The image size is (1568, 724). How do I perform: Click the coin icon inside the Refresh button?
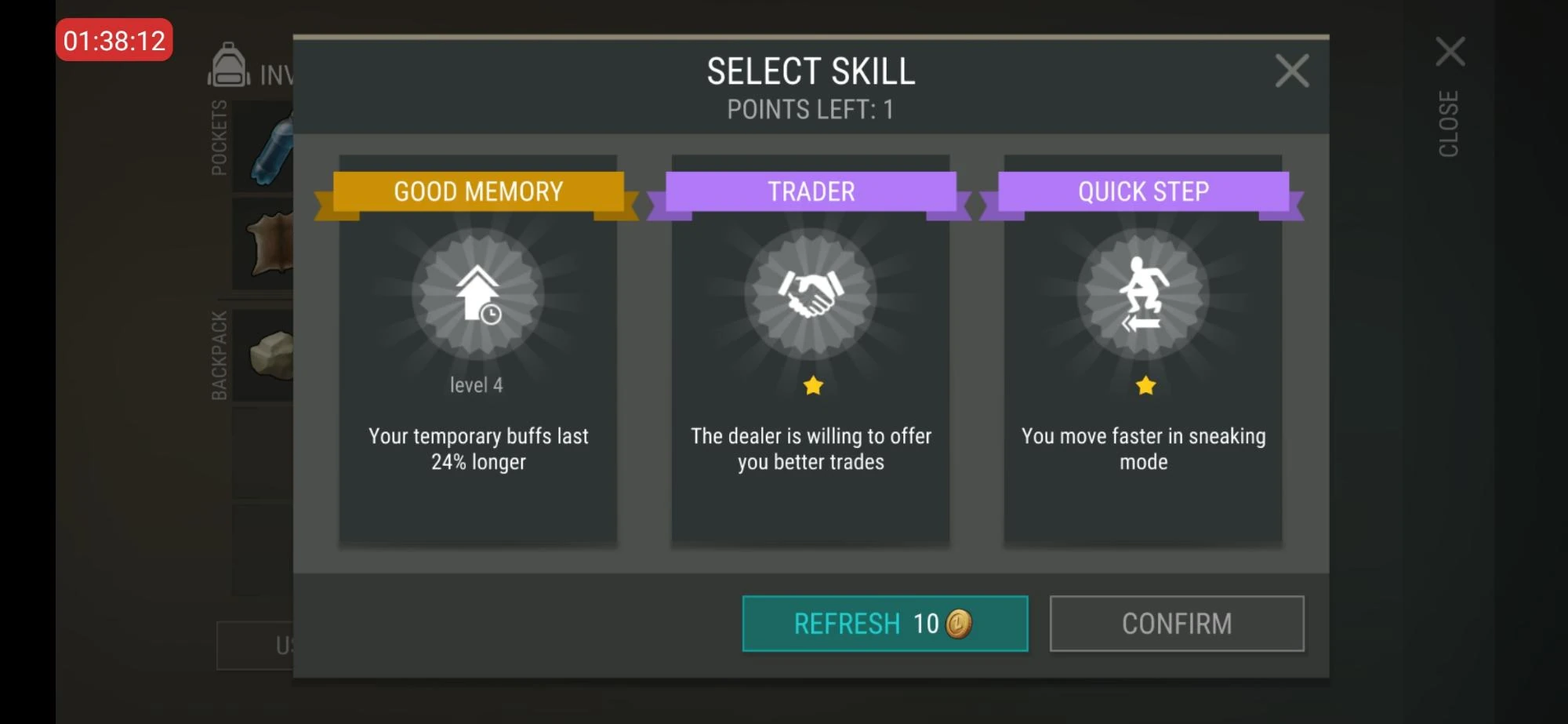click(x=958, y=623)
